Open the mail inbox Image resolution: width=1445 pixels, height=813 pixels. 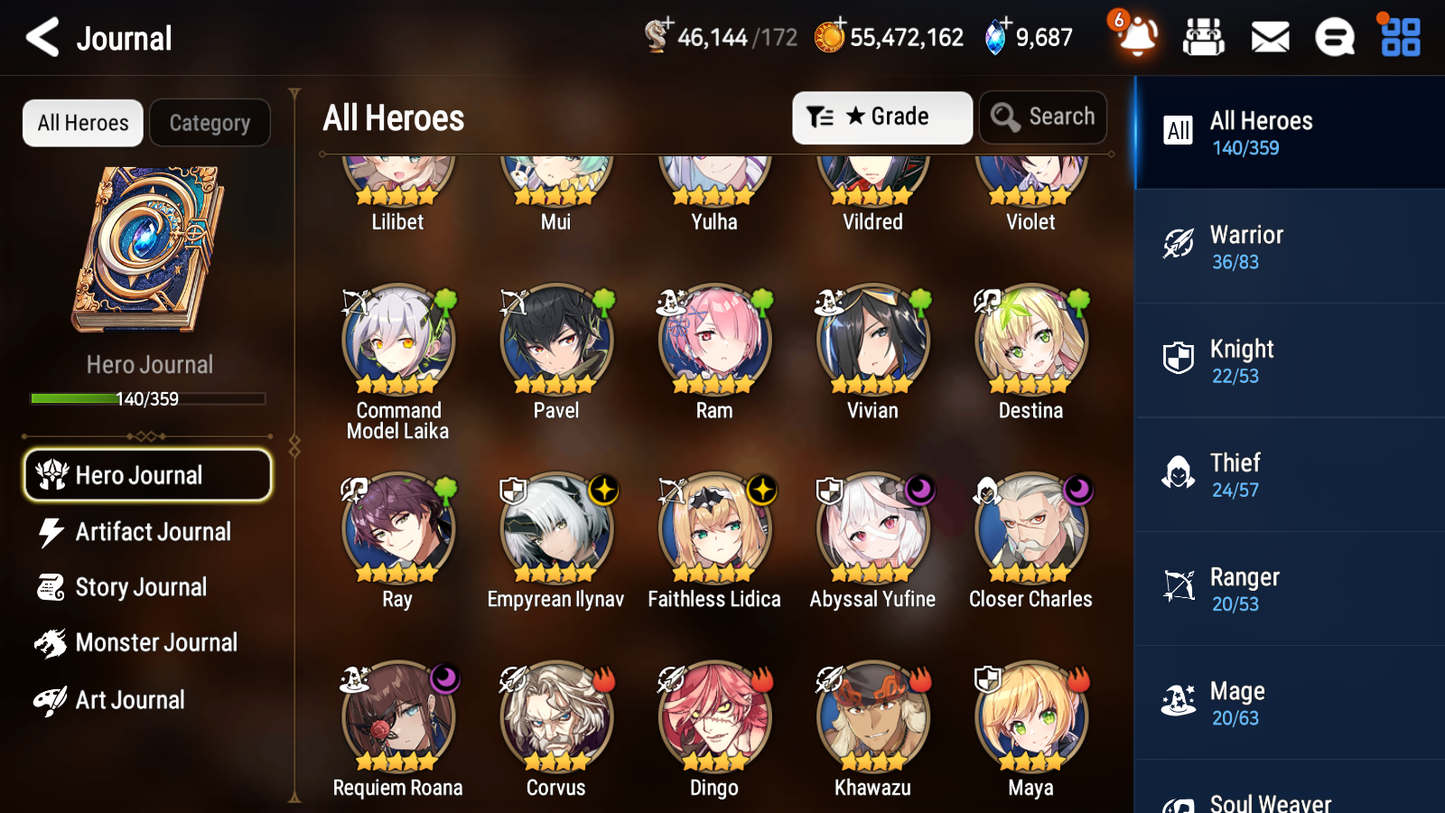point(1269,36)
